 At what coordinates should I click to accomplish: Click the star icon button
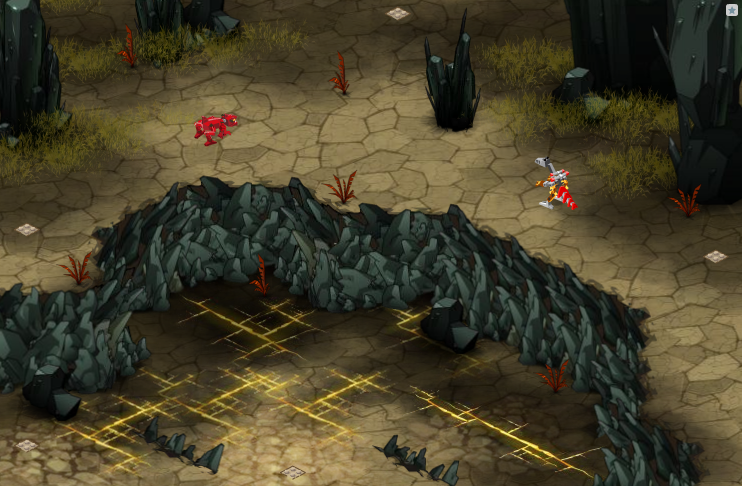tap(732, 10)
